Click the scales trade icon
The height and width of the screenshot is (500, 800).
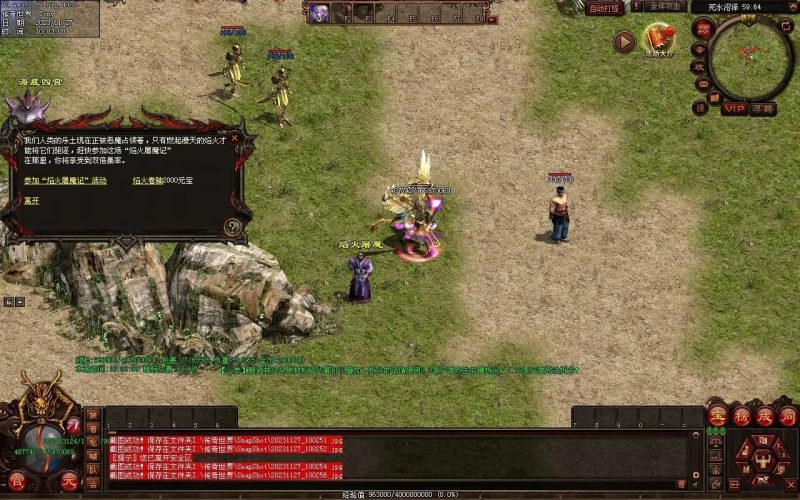coord(717,441)
